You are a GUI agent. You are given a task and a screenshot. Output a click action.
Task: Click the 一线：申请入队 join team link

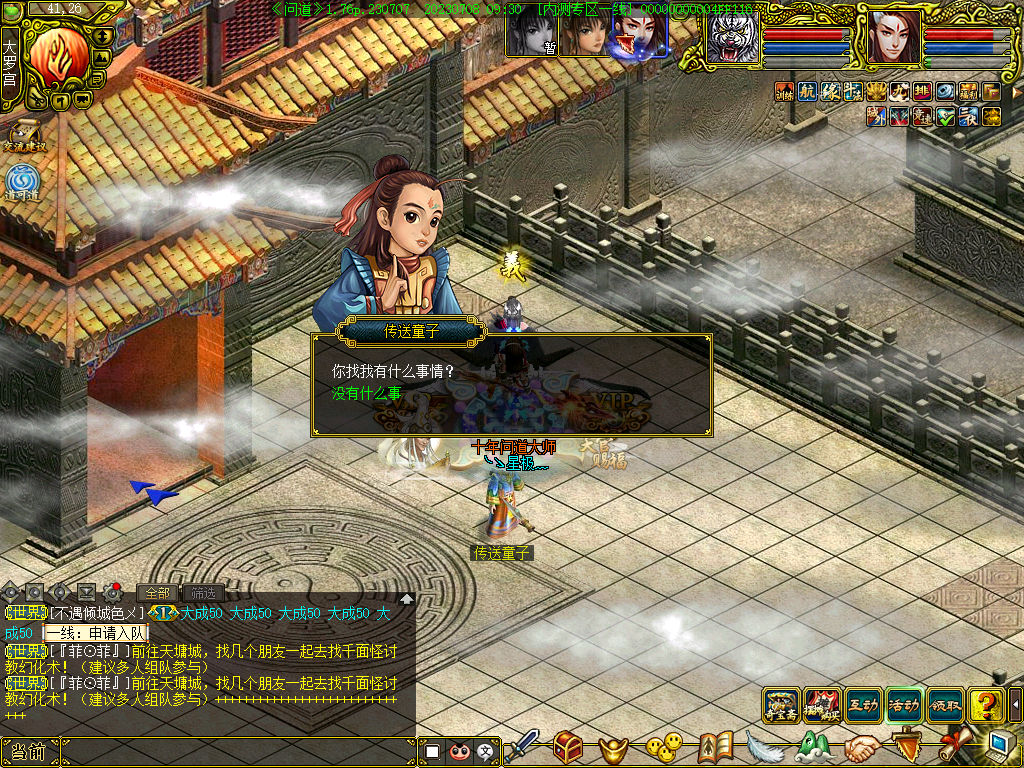pyautogui.click(x=96, y=633)
